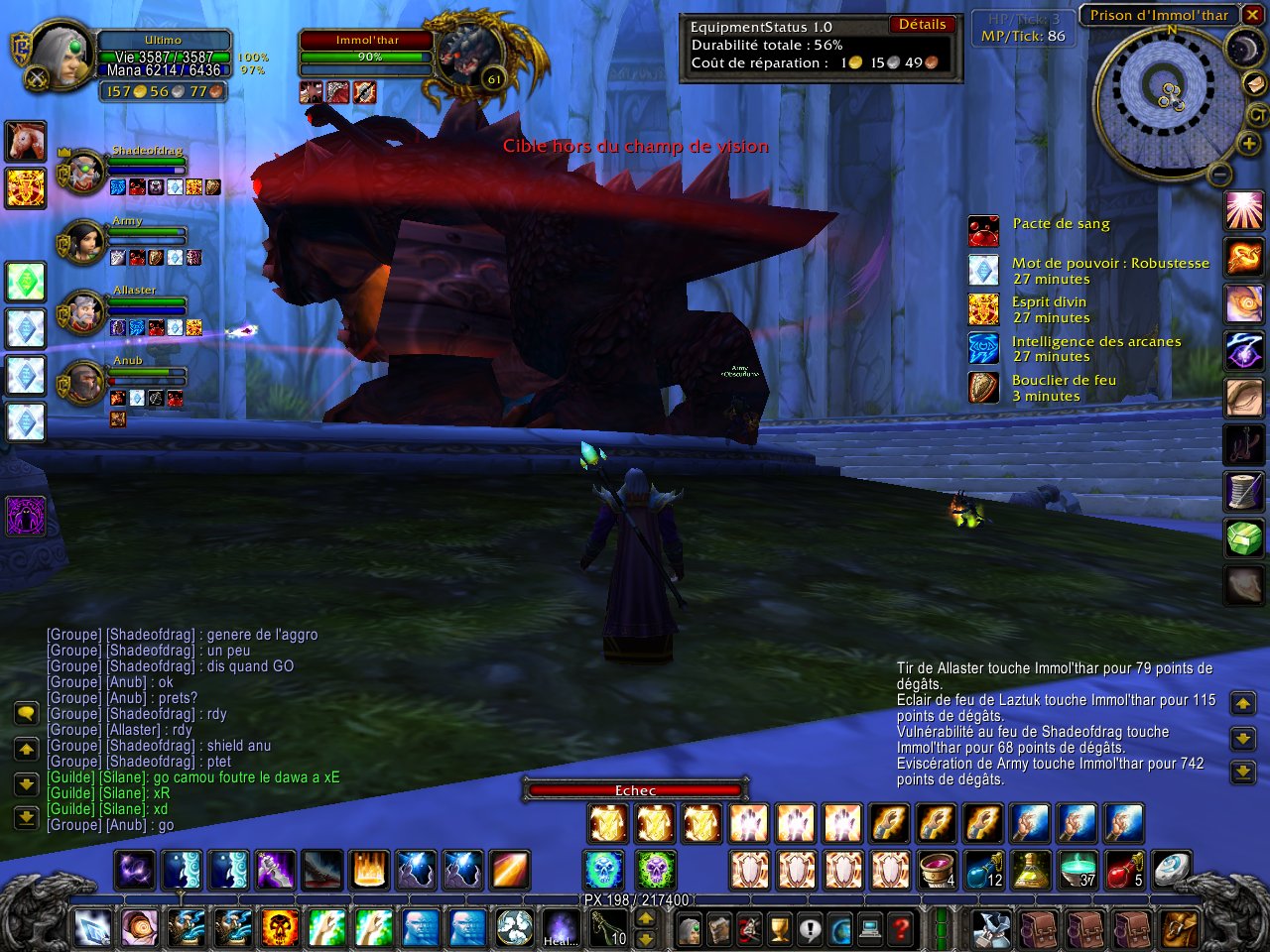Open the red question mark help button

901,929
